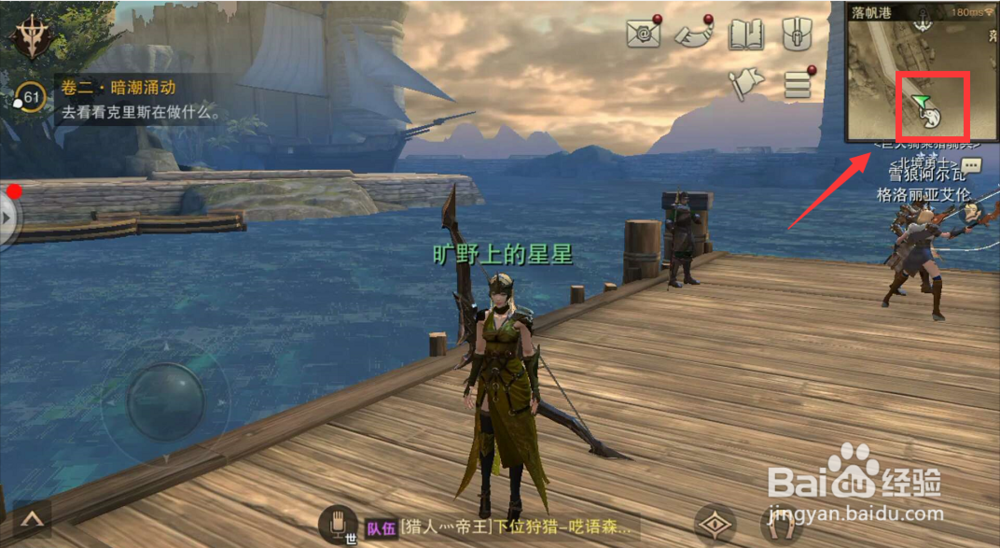
Task: Open the open-book journal icon
Action: pos(745,35)
